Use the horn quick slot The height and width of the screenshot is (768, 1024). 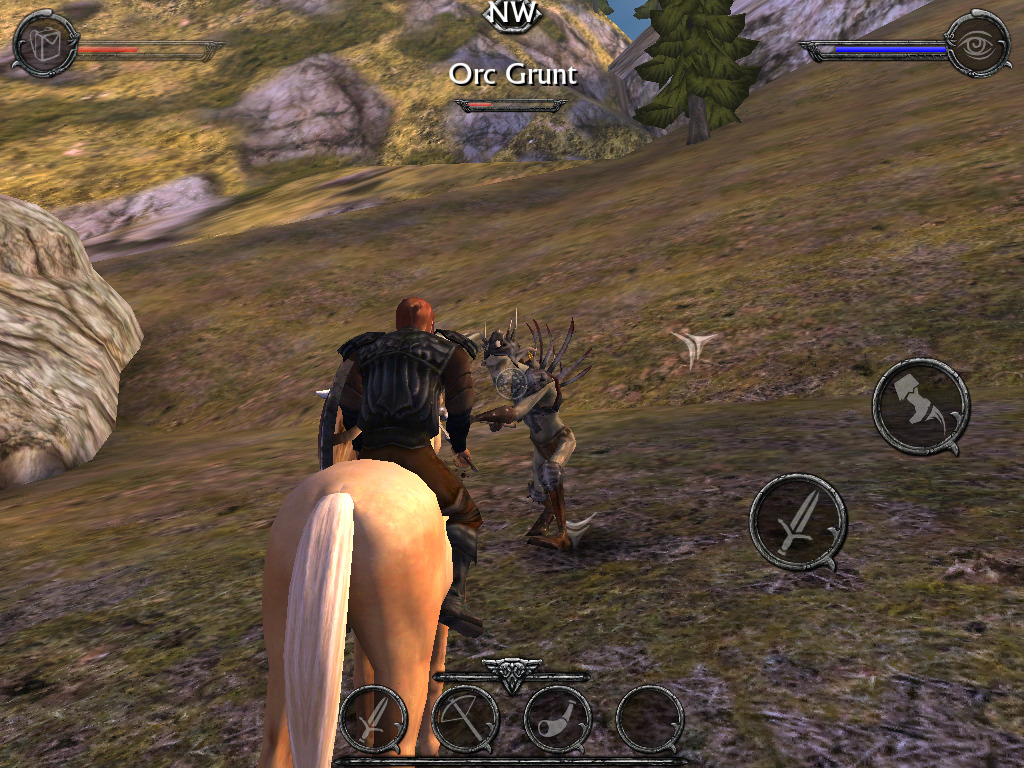coord(557,719)
